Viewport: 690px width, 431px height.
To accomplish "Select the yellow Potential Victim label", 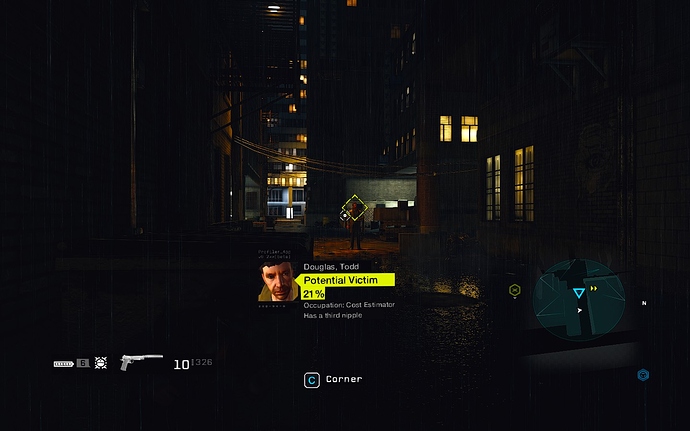I will pos(346,280).
